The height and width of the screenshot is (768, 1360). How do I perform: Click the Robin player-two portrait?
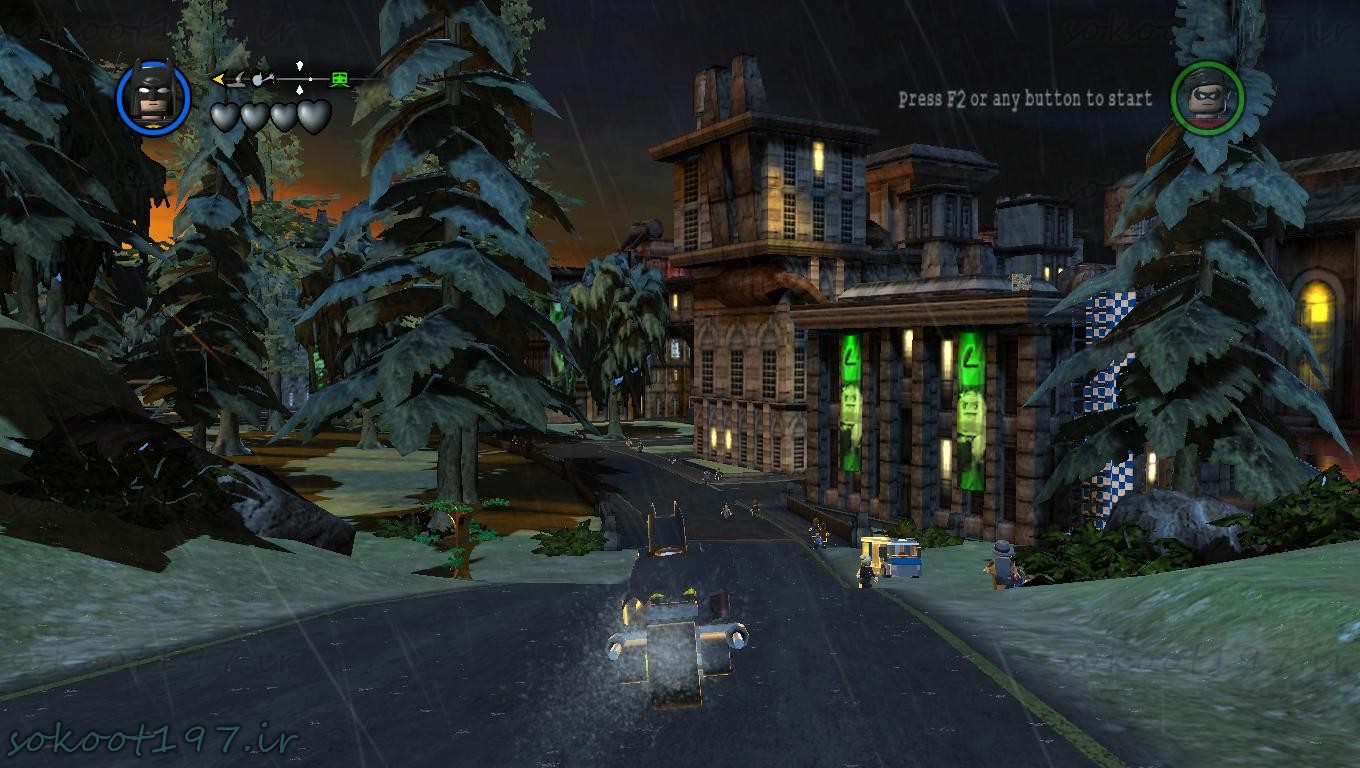pyautogui.click(x=1207, y=98)
